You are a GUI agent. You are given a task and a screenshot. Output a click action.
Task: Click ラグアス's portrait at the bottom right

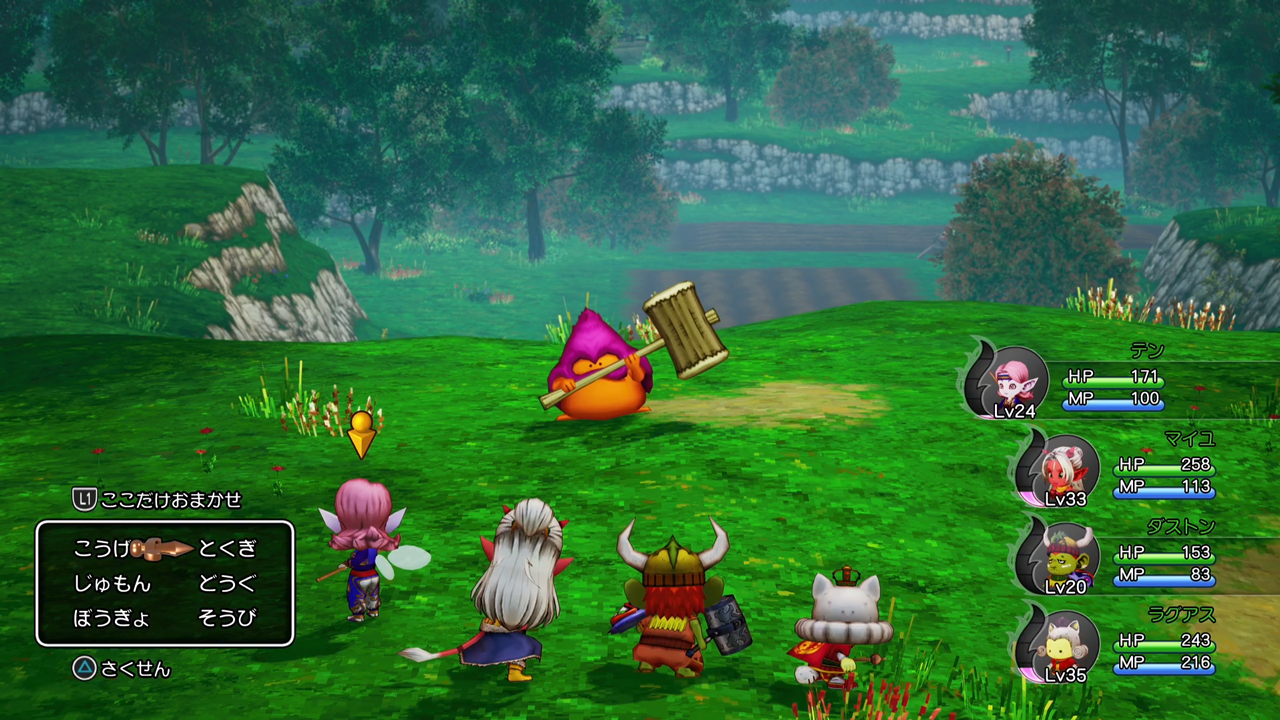coord(1065,648)
